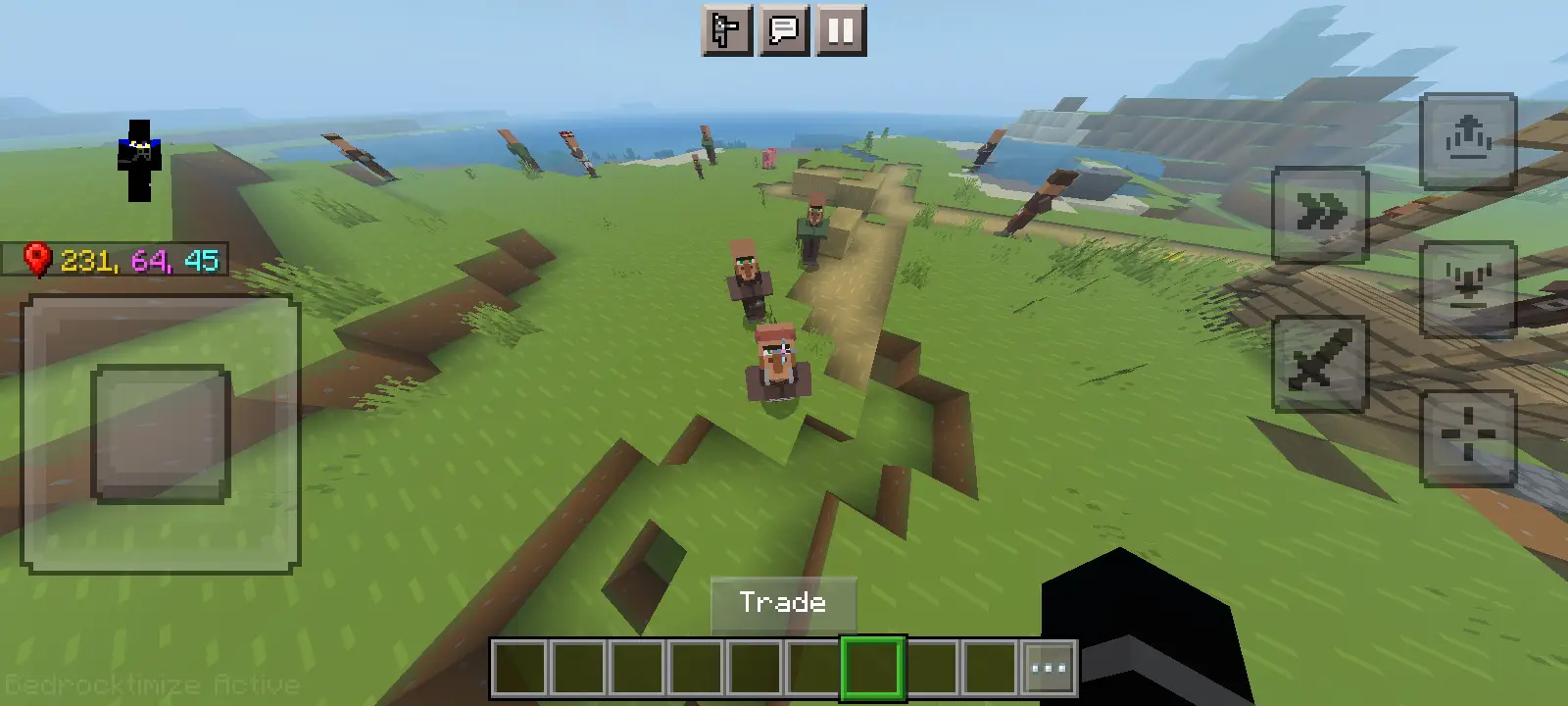Tap the Trade button
Image resolution: width=1568 pixels, height=706 pixels.
pyautogui.click(x=783, y=602)
